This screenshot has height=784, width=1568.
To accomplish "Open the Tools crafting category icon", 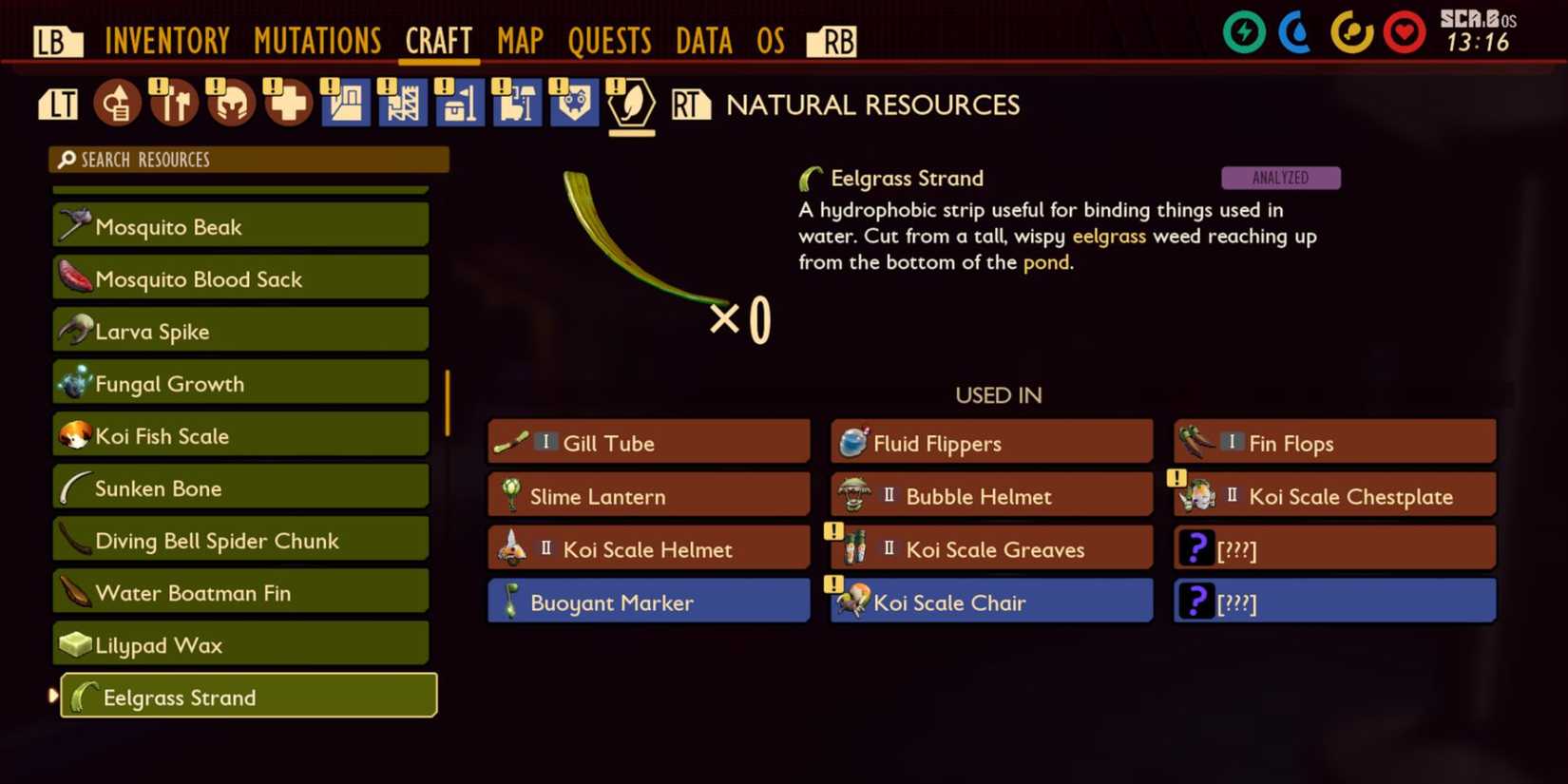I will 174,102.
